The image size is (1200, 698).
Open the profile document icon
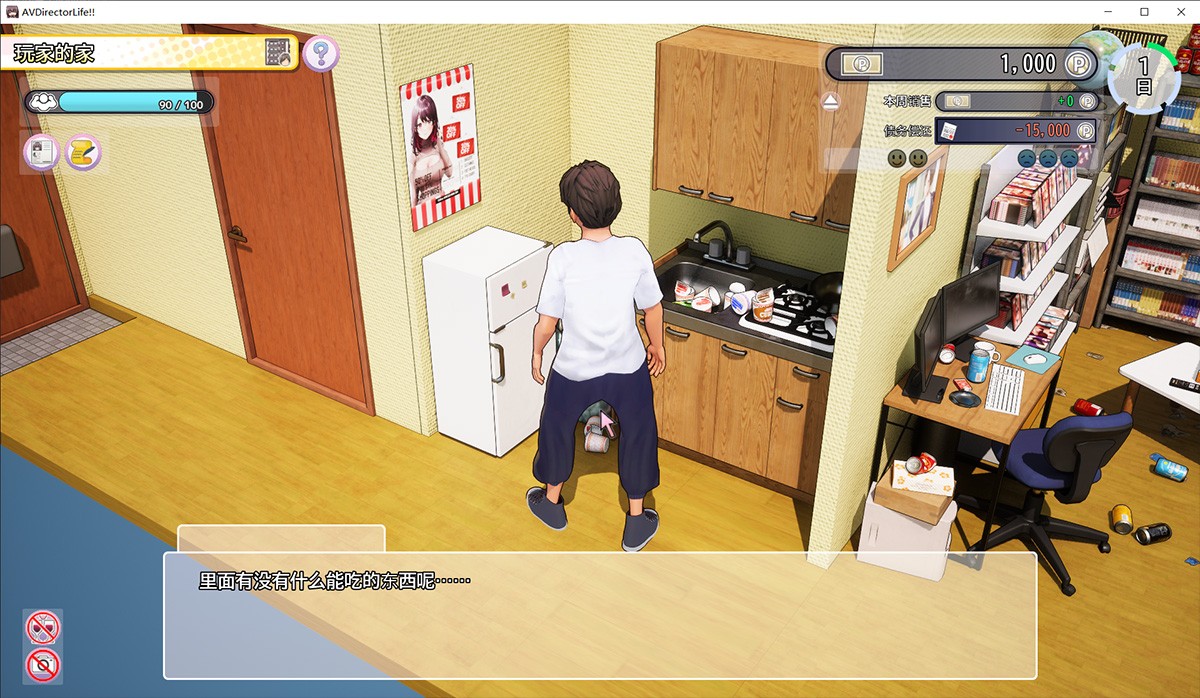click(x=41, y=153)
